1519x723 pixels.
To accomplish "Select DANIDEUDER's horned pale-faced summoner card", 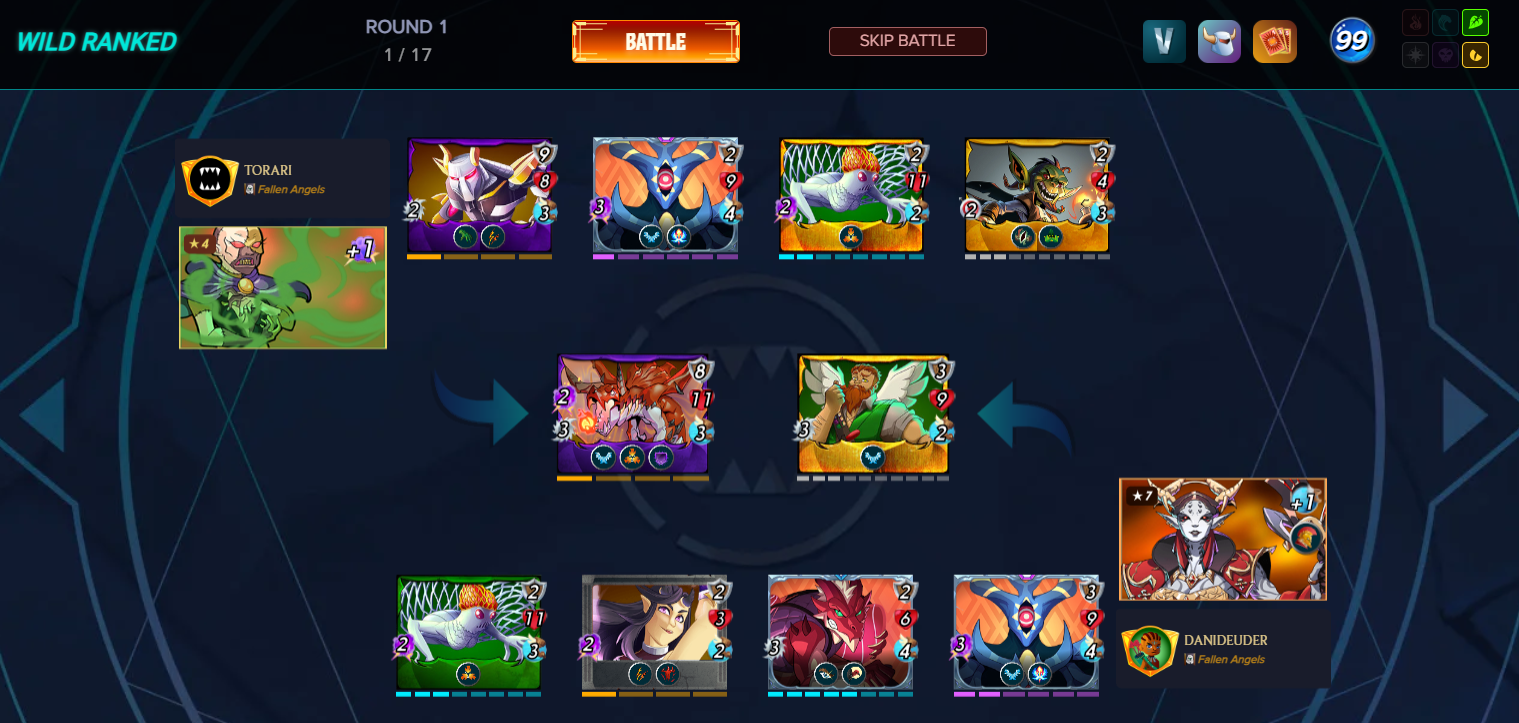I will (x=1222, y=539).
